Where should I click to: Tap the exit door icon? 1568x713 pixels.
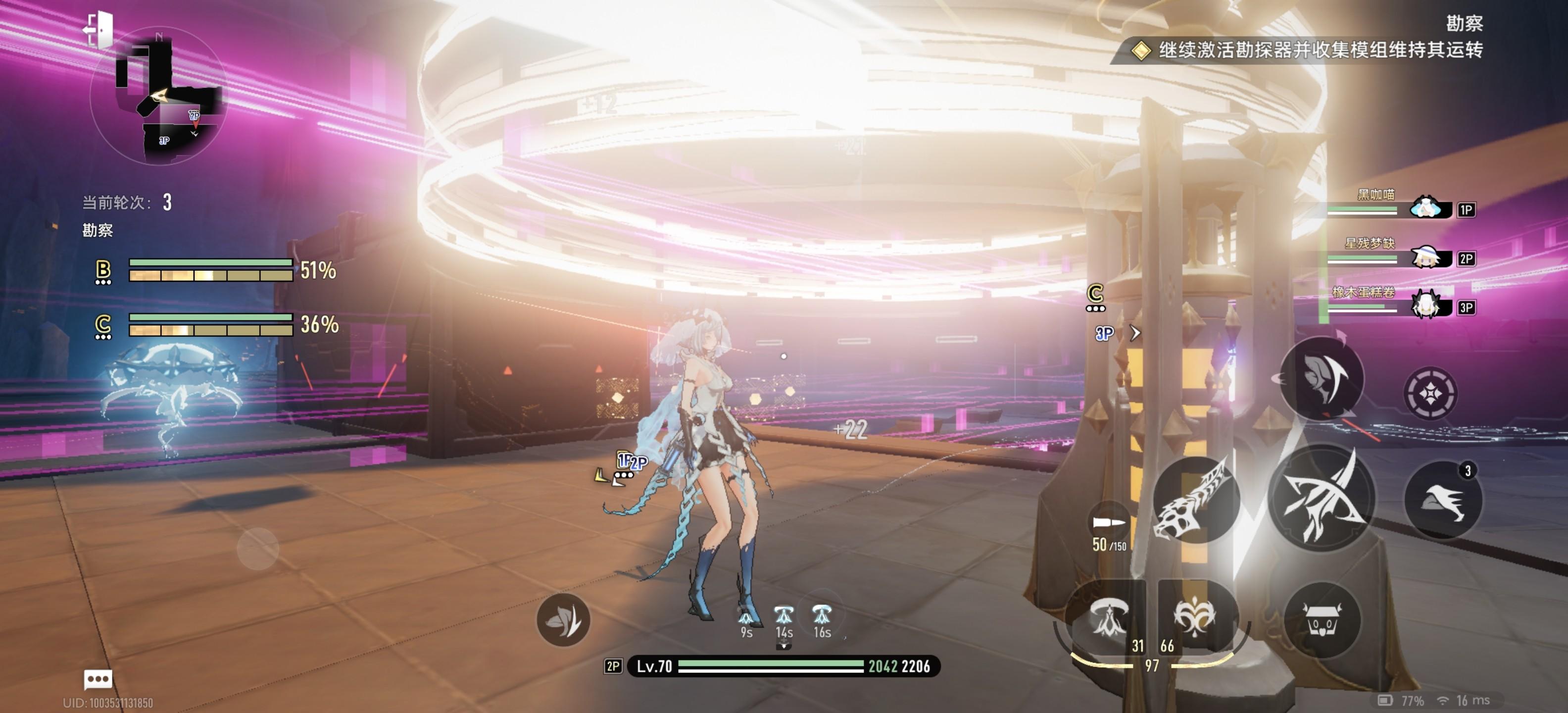tap(99, 29)
